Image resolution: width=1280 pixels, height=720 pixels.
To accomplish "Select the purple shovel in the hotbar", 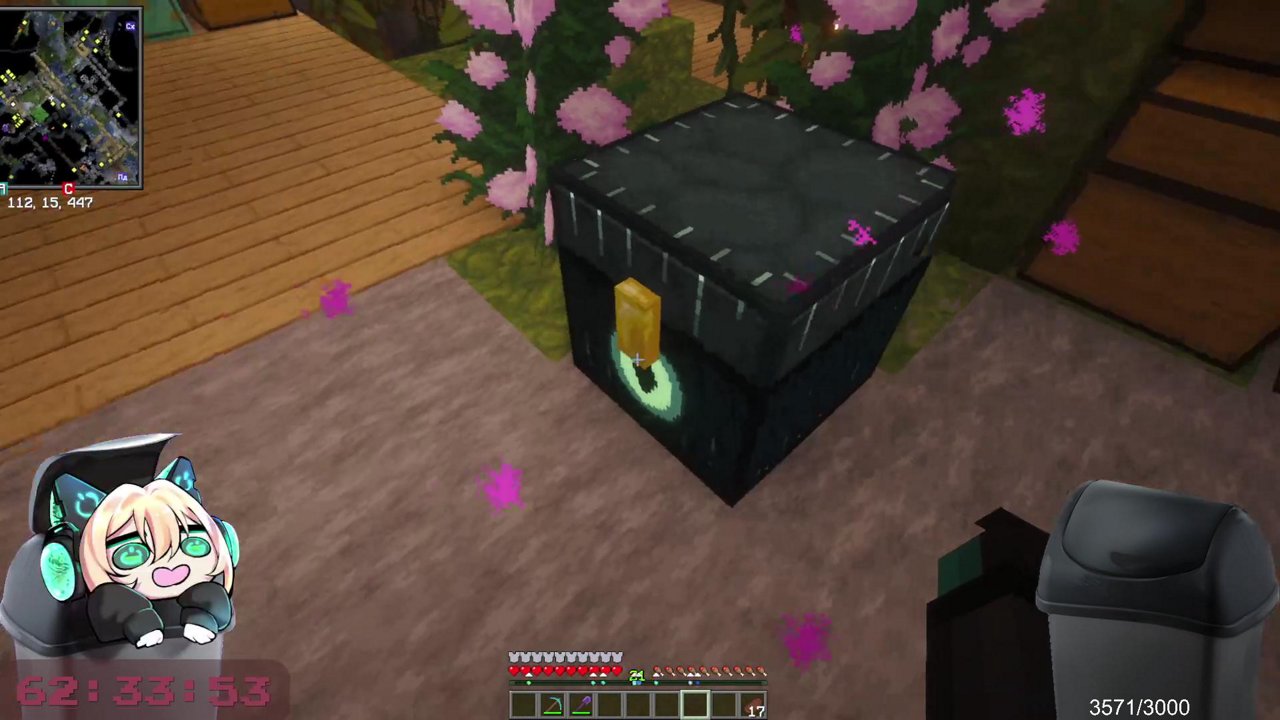I will coord(582,705).
